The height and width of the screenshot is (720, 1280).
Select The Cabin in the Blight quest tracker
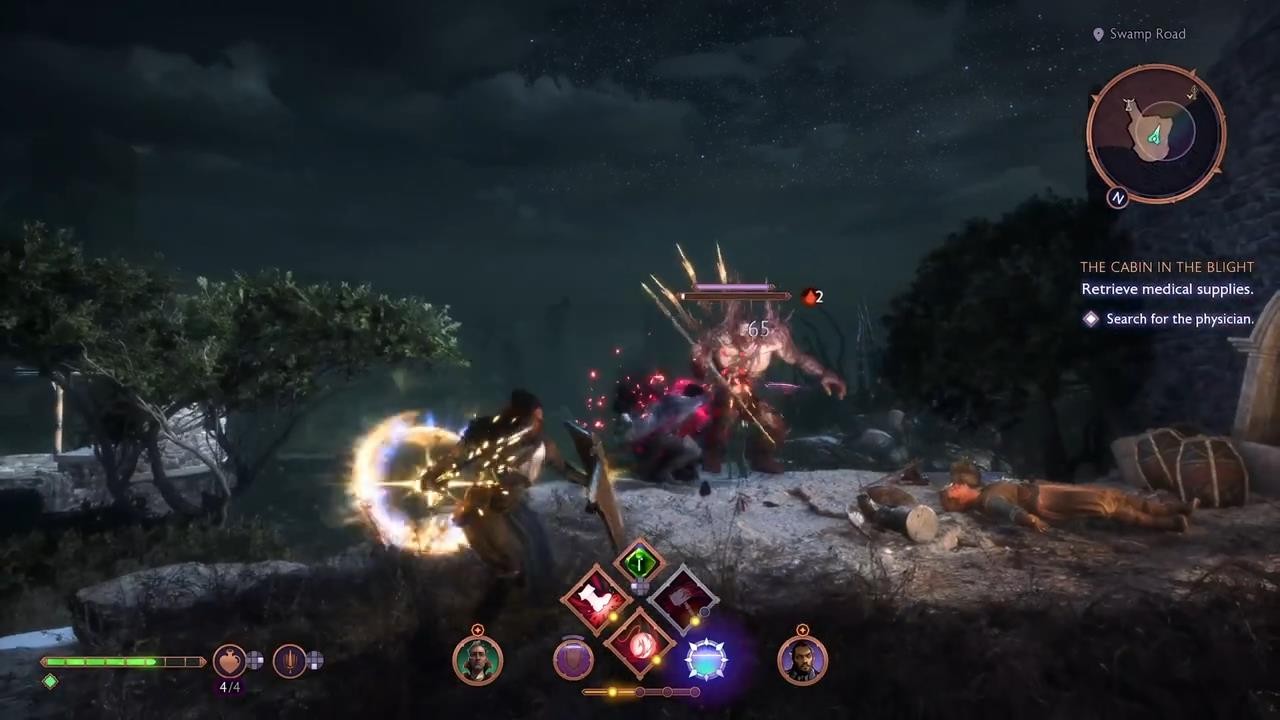[1166, 267]
